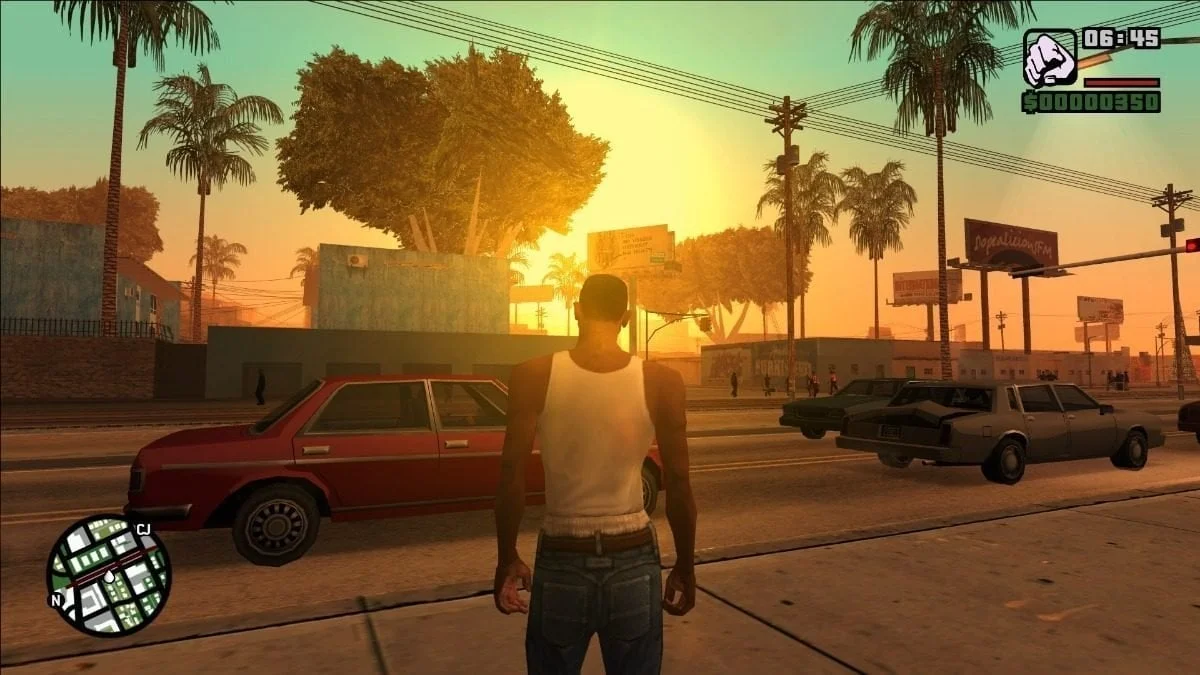
Task: Open the circular radar minimap
Action: 108,575
